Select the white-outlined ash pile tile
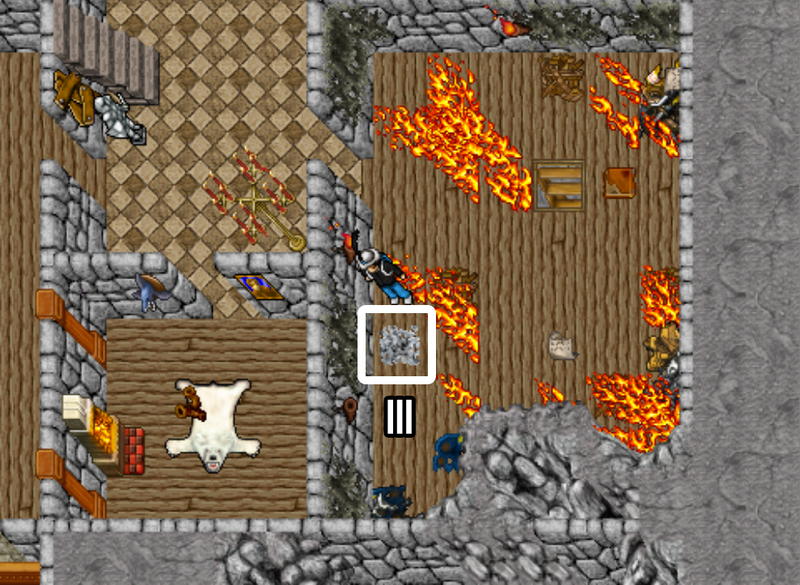800x585 pixels. tap(397, 344)
